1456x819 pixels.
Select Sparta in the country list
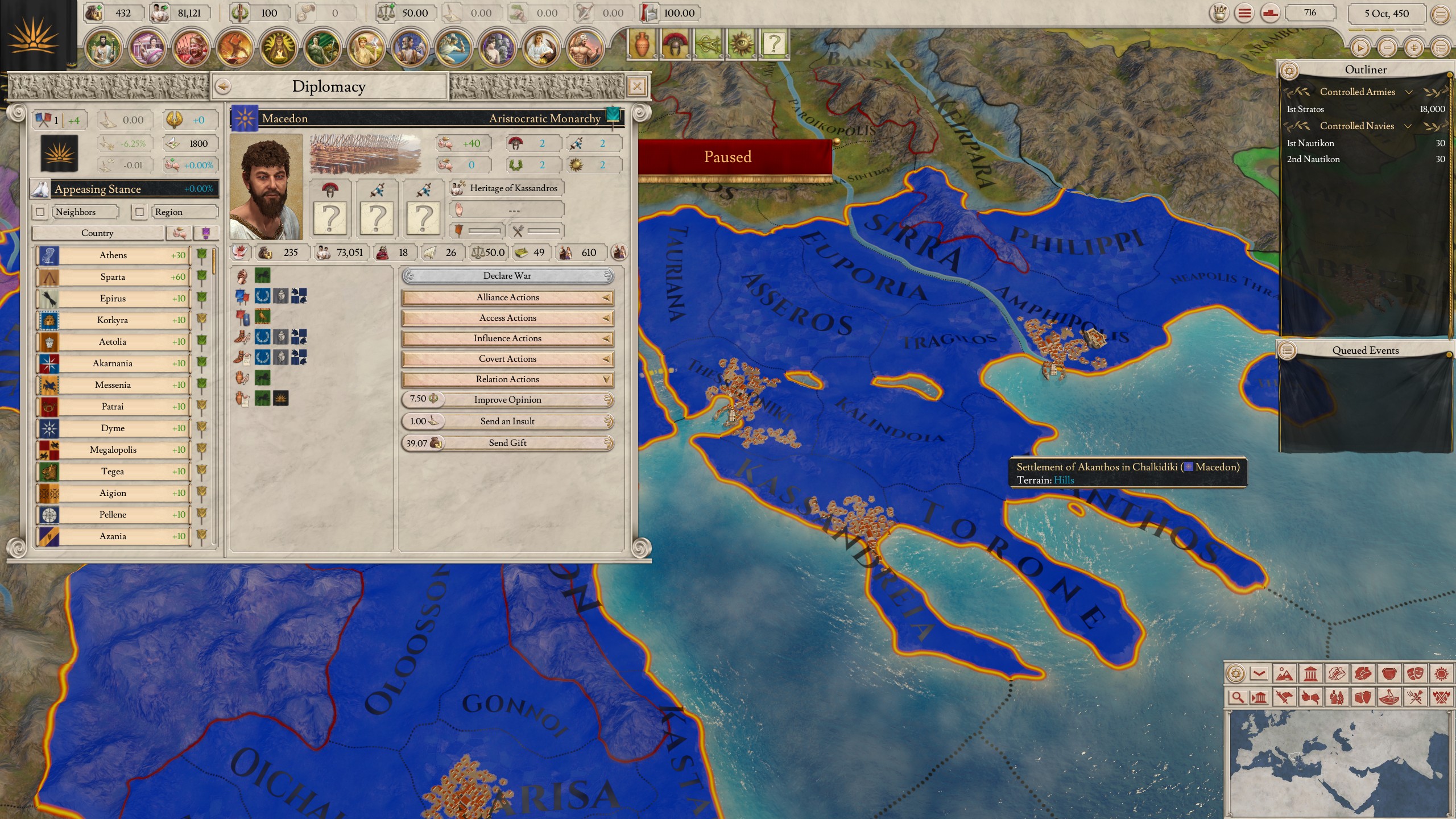(x=113, y=277)
